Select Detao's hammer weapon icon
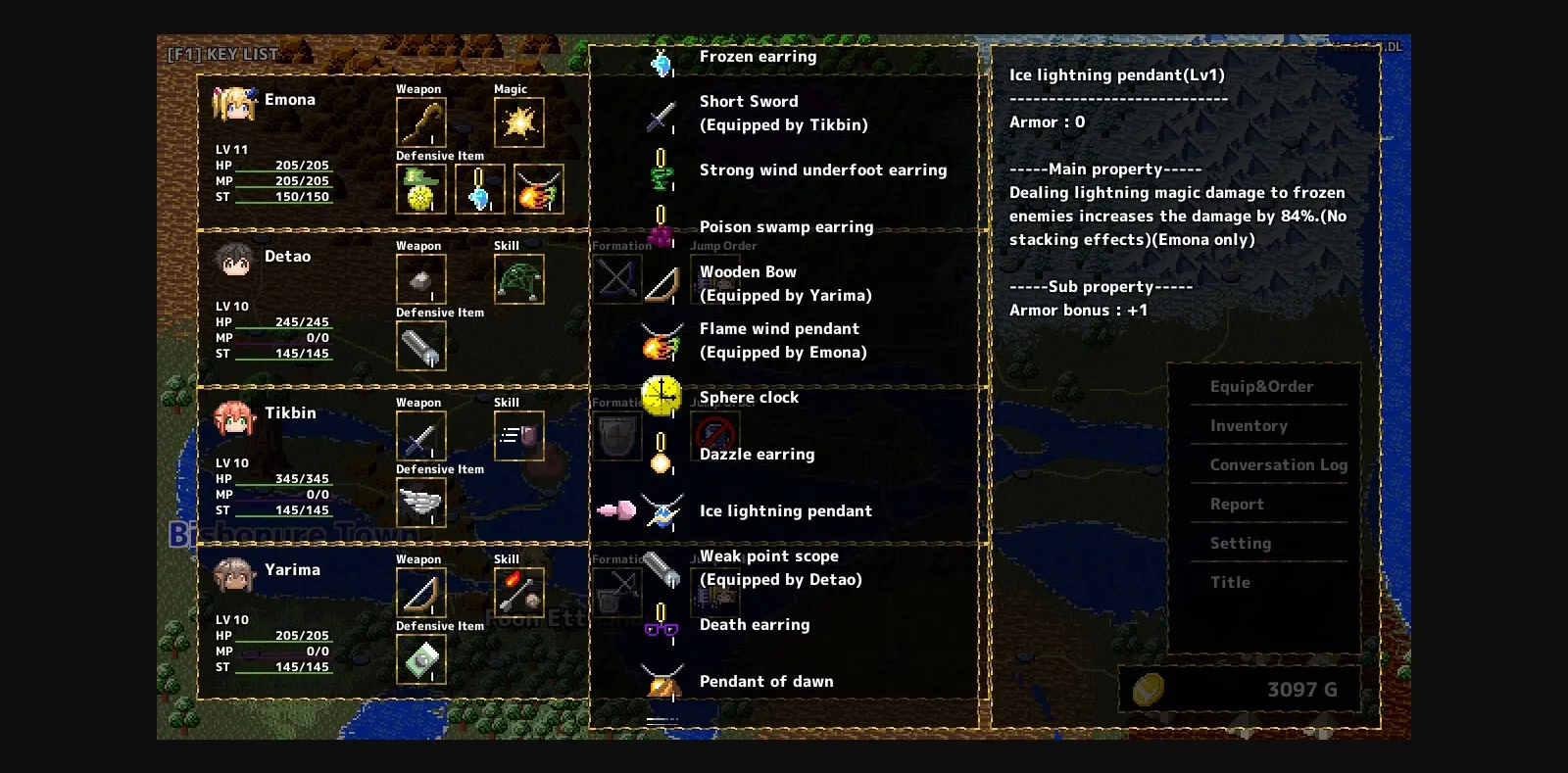The height and width of the screenshot is (773, 1568). pyautogui.click(x=420, y=278)
